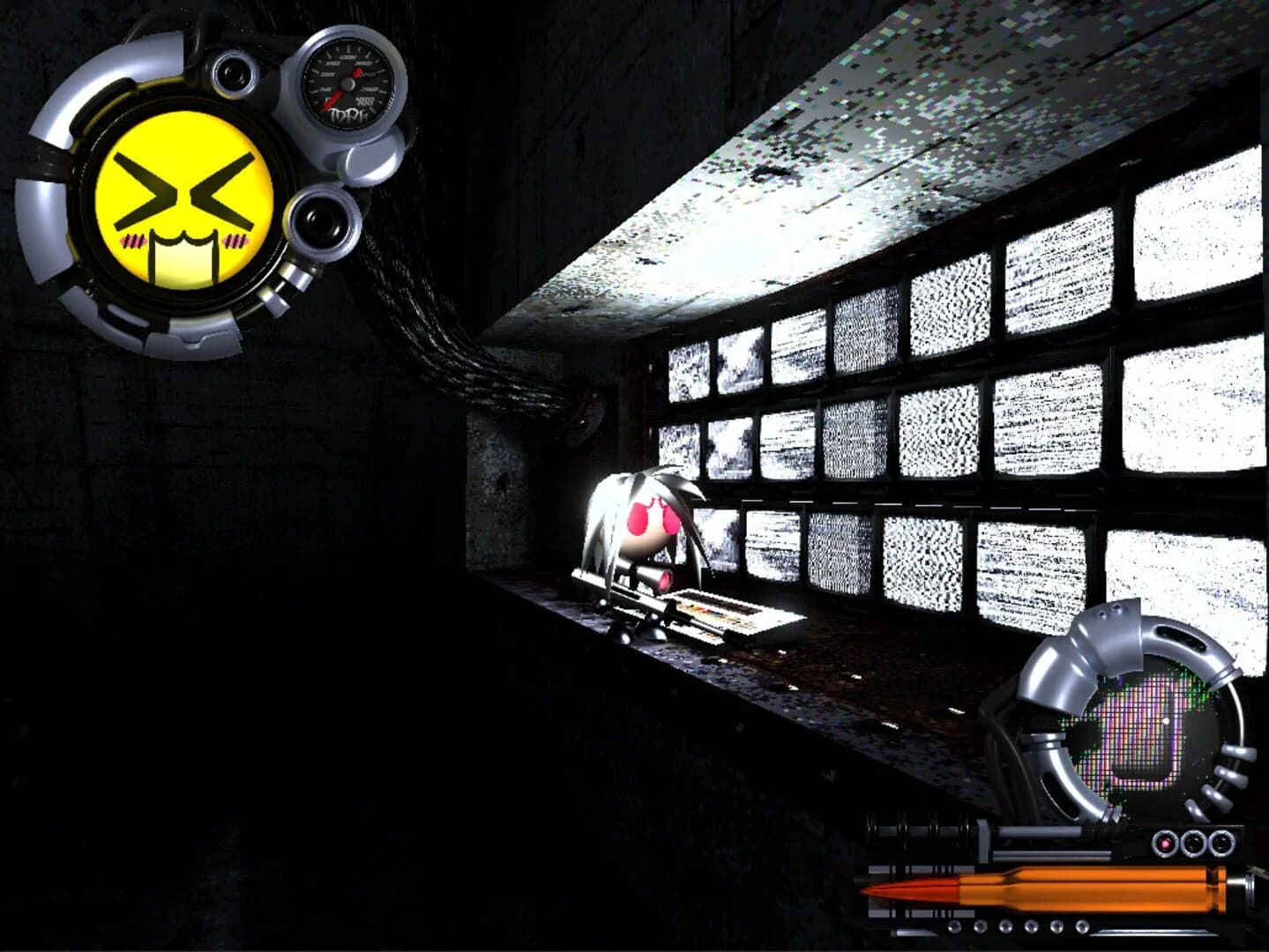Viewport: 1269px width, 952px height.
Task: Toggle the lit pink indicator light
Action: (x=1165, y=842)
